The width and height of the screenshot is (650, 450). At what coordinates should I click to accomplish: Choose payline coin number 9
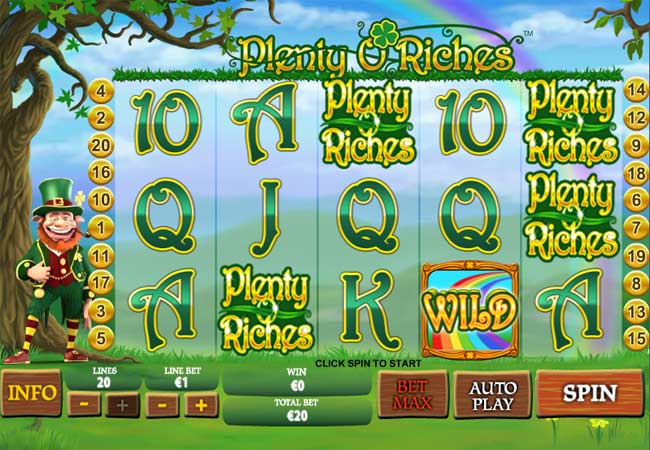(634, 145)
